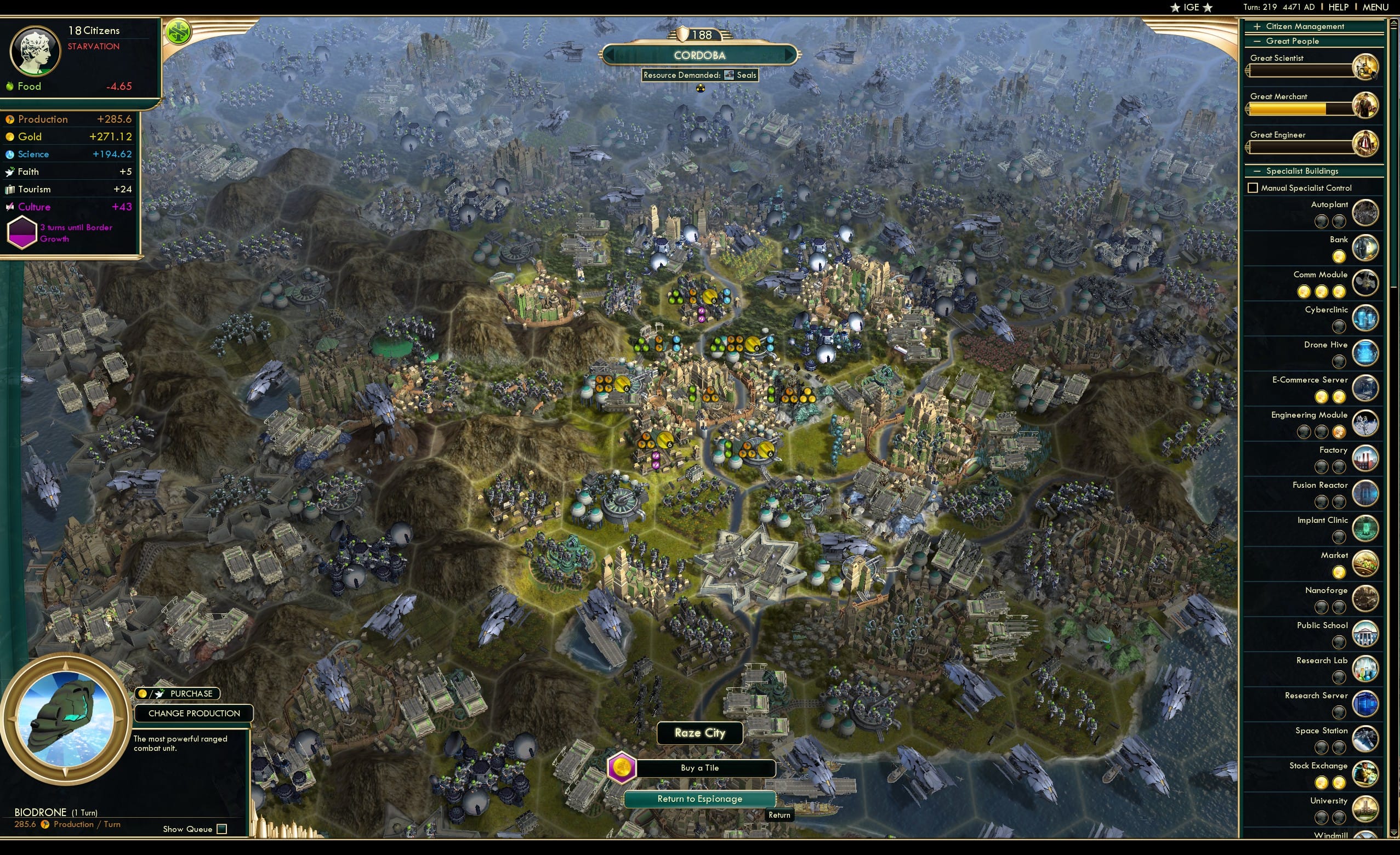This screenshot has width=1400, height=855.
Task: Expand the Citizen Management section
Action: [x=1256, y=26]
